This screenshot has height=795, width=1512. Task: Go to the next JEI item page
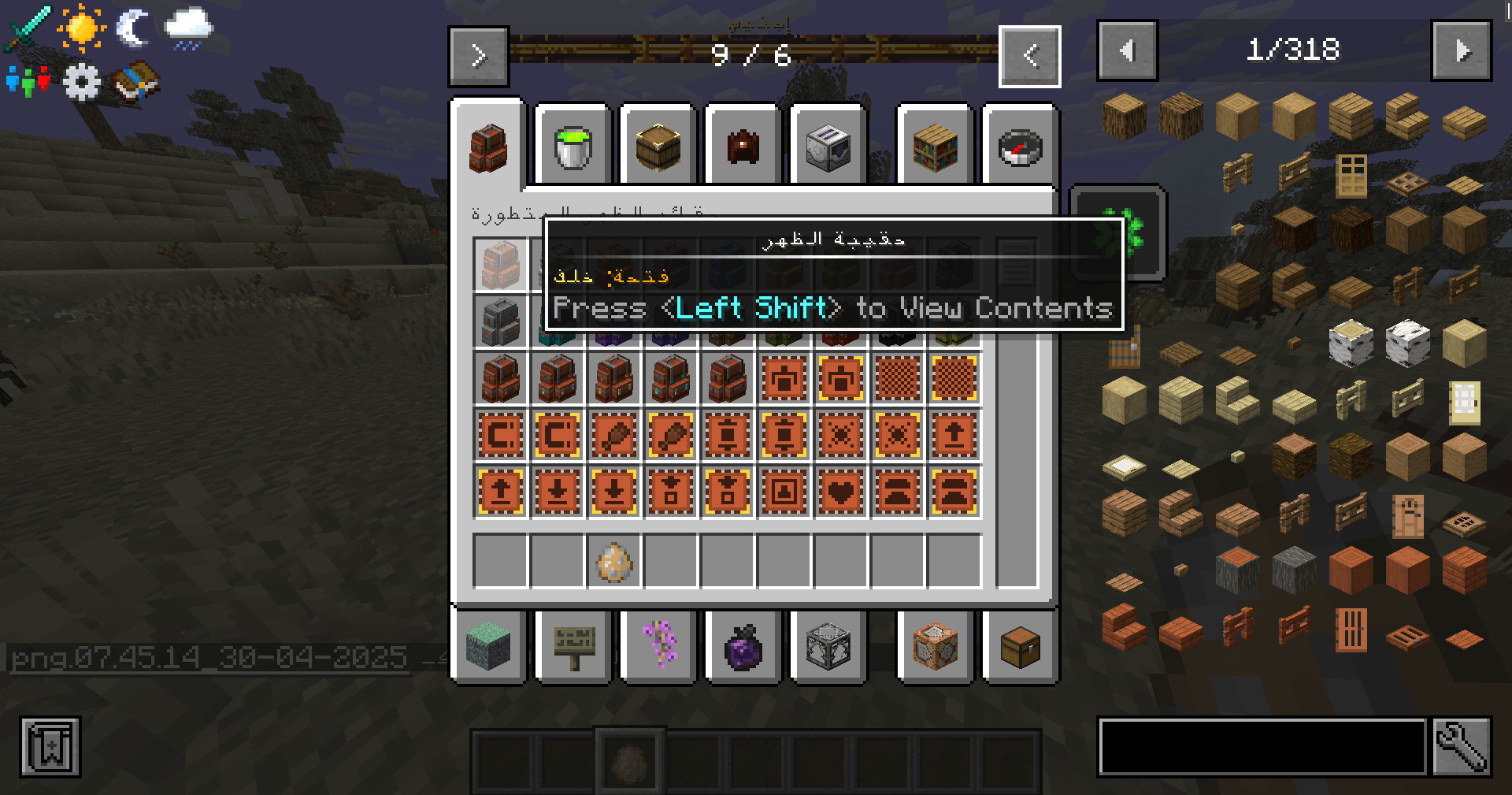click(1461, 51)
